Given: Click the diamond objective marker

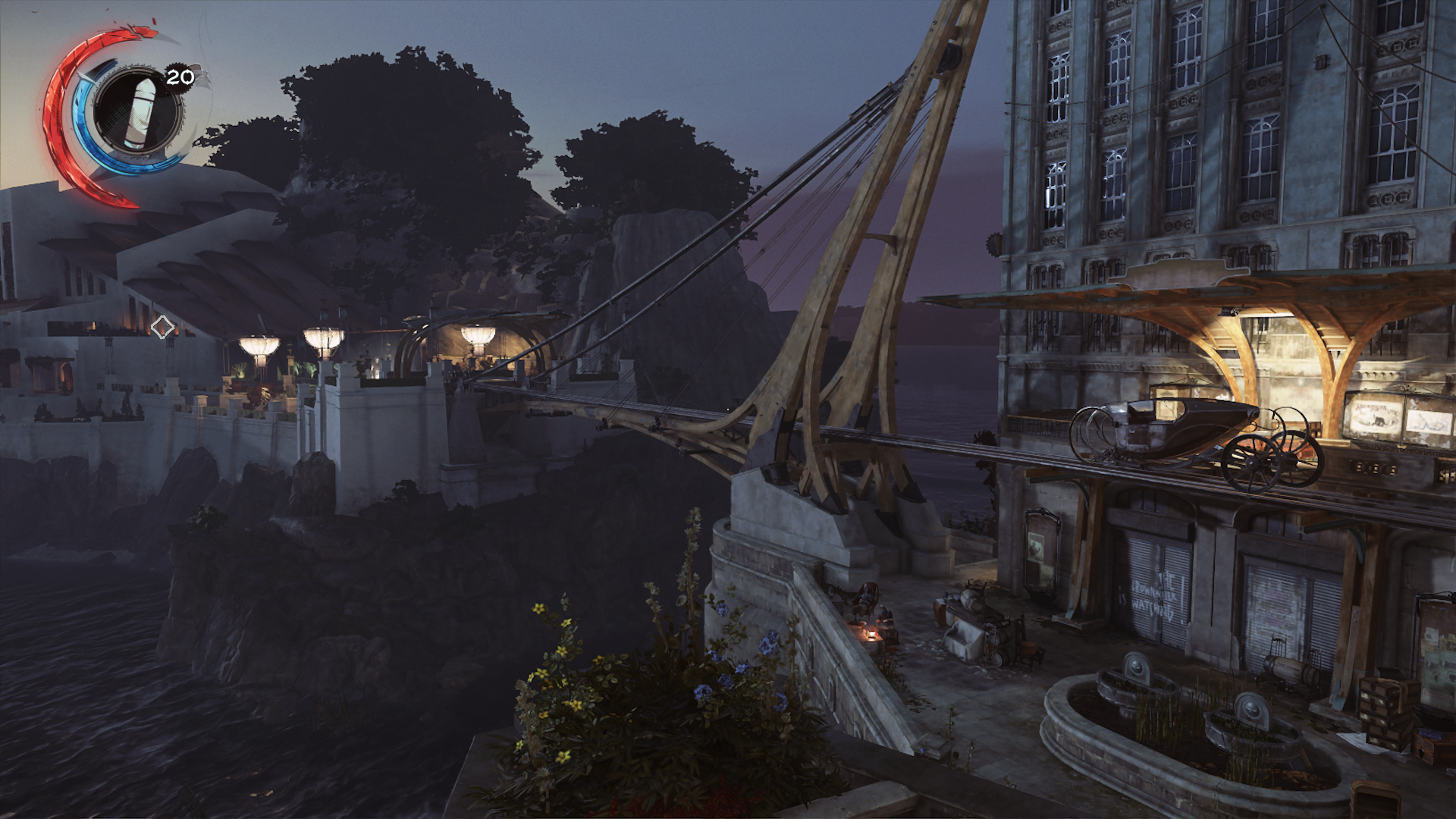Looking at the screenshot, I should pyautogui.click(x=162, y=328).
